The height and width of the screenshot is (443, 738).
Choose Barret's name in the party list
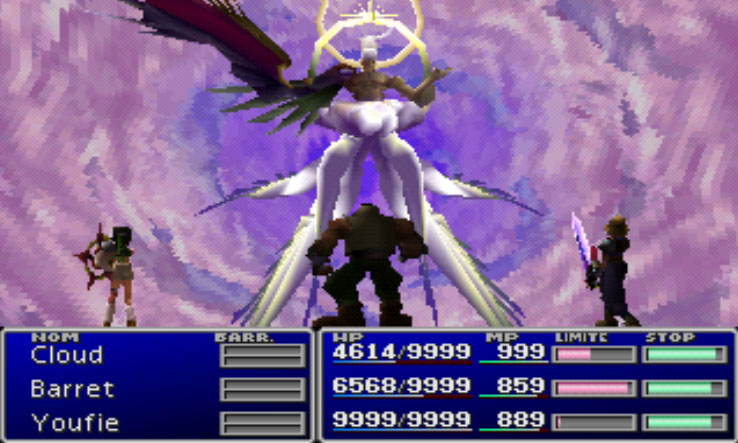pos(72,389)
